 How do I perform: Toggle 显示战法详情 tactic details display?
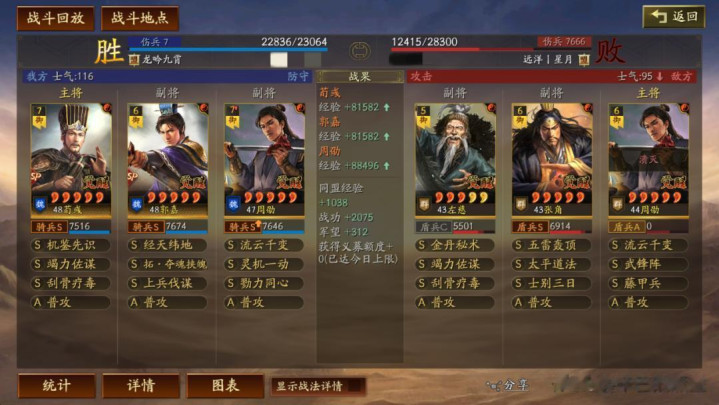[317, 386]
